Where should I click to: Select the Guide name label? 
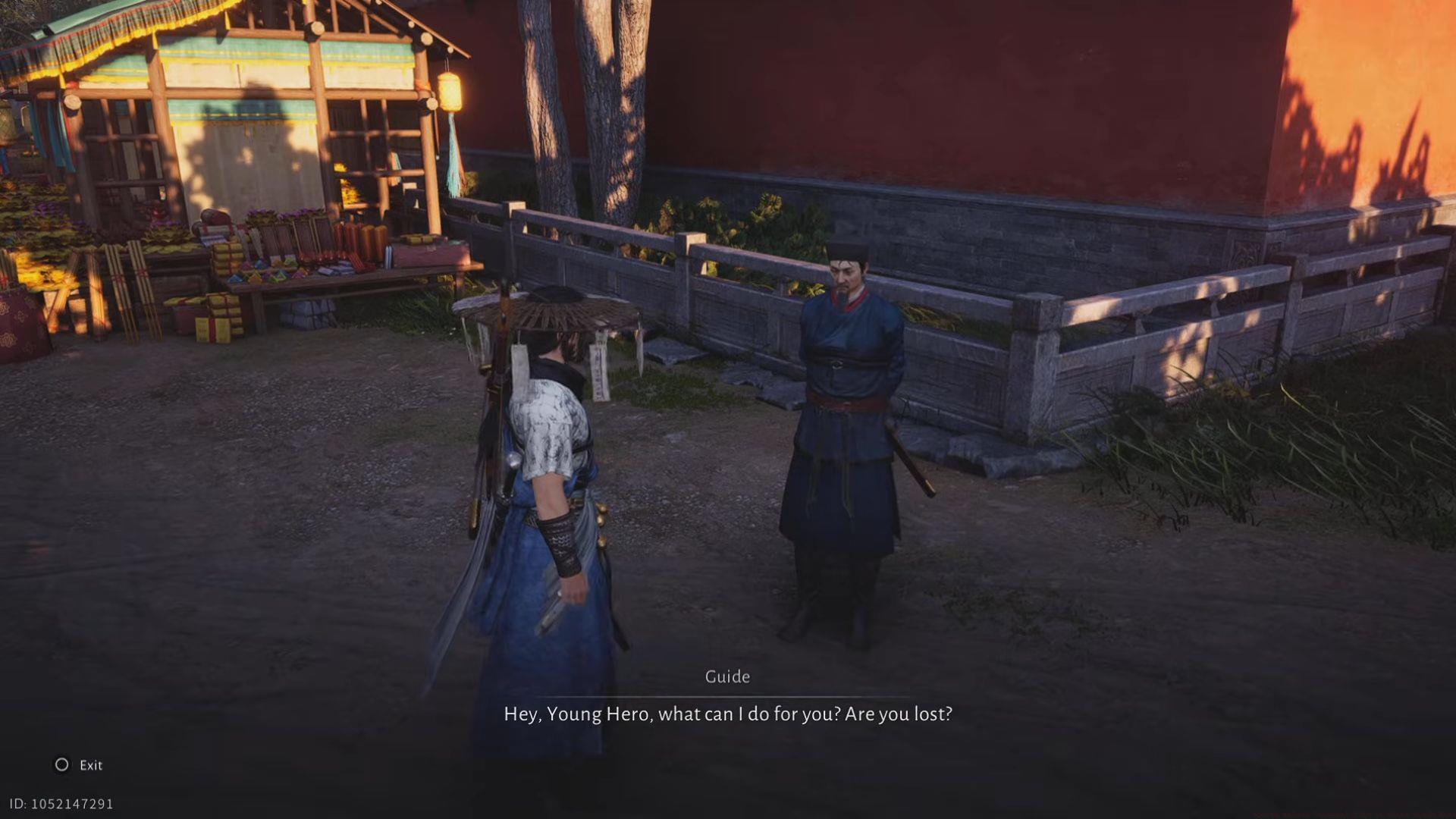tap(726, 676)
